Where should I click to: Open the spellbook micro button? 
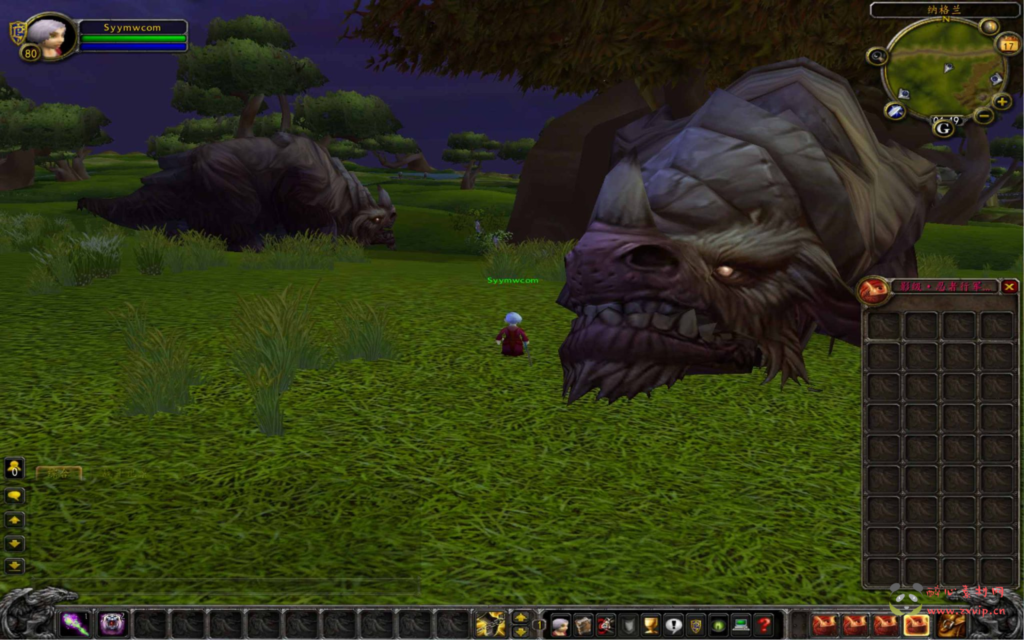click(583, 626)
